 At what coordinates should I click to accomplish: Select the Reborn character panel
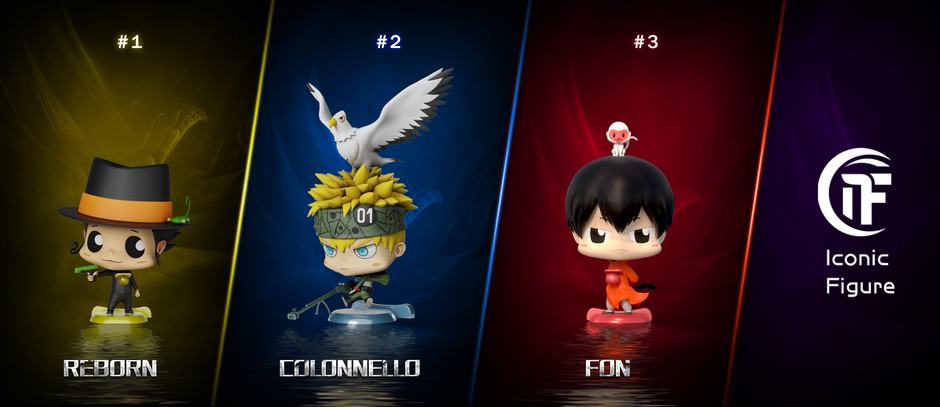click(x=120, y=240)
